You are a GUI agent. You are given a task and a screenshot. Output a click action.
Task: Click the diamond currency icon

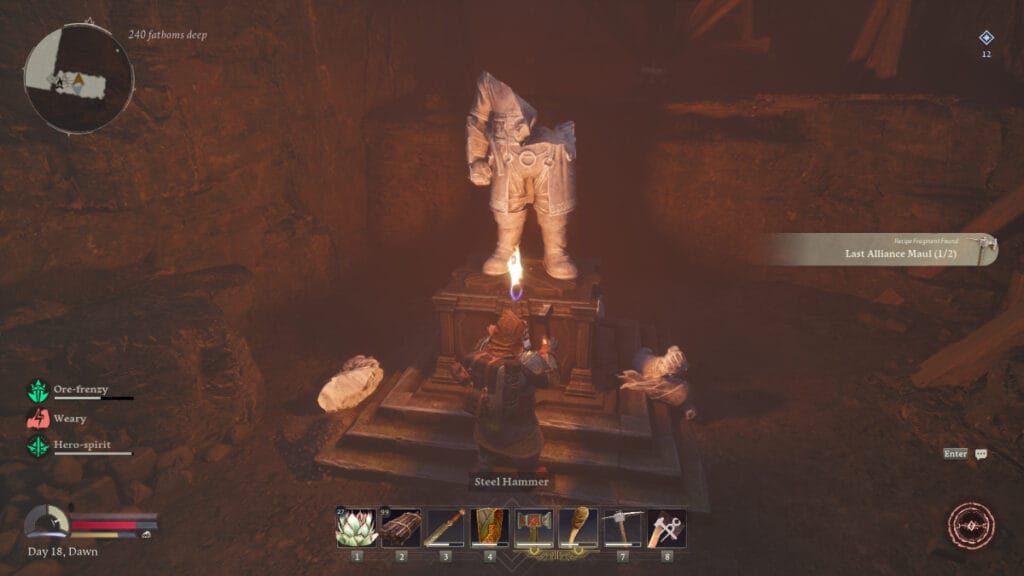tap(986, 38)
